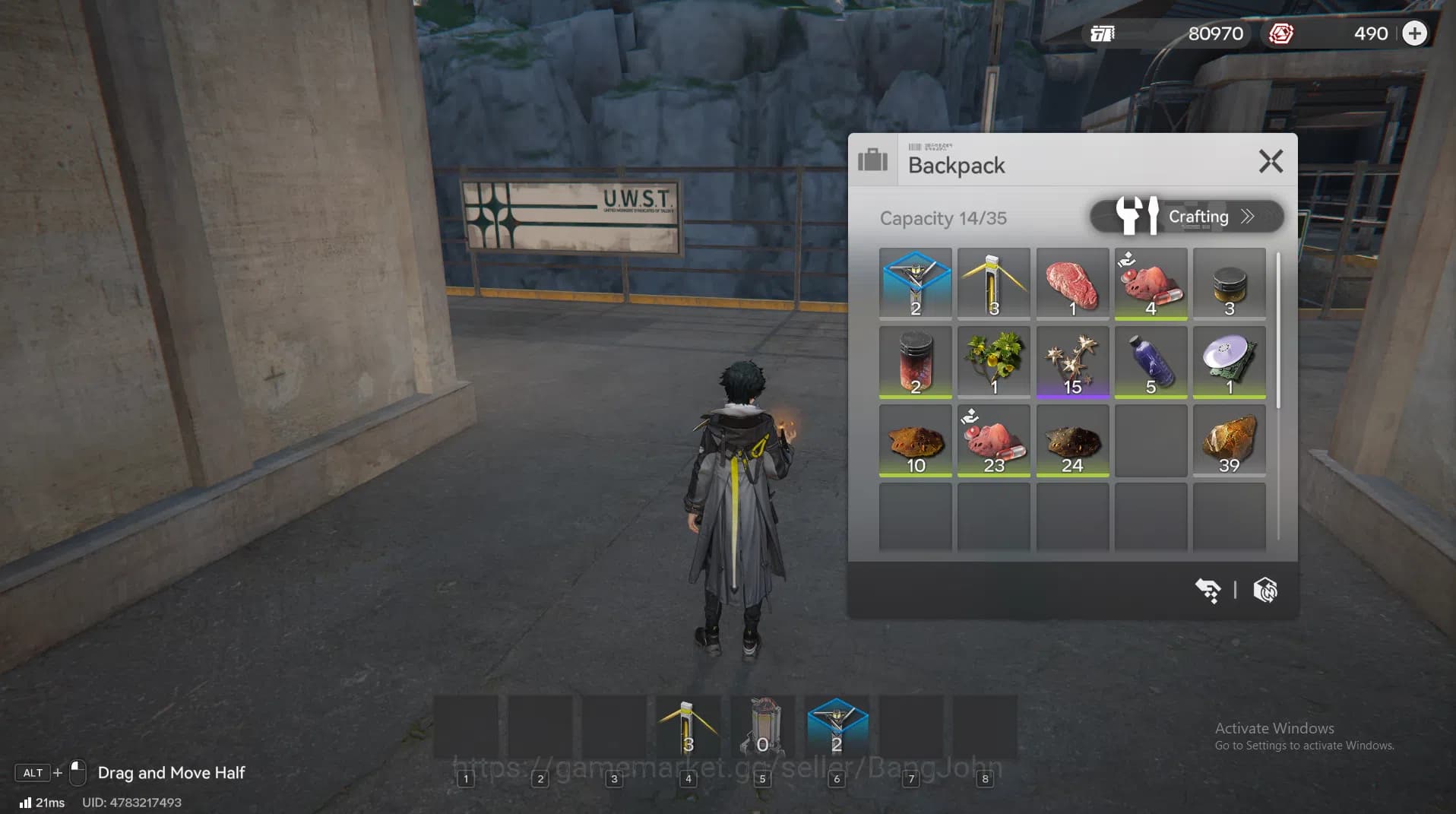Select the pink meat stack of 23

coord(993,441)
